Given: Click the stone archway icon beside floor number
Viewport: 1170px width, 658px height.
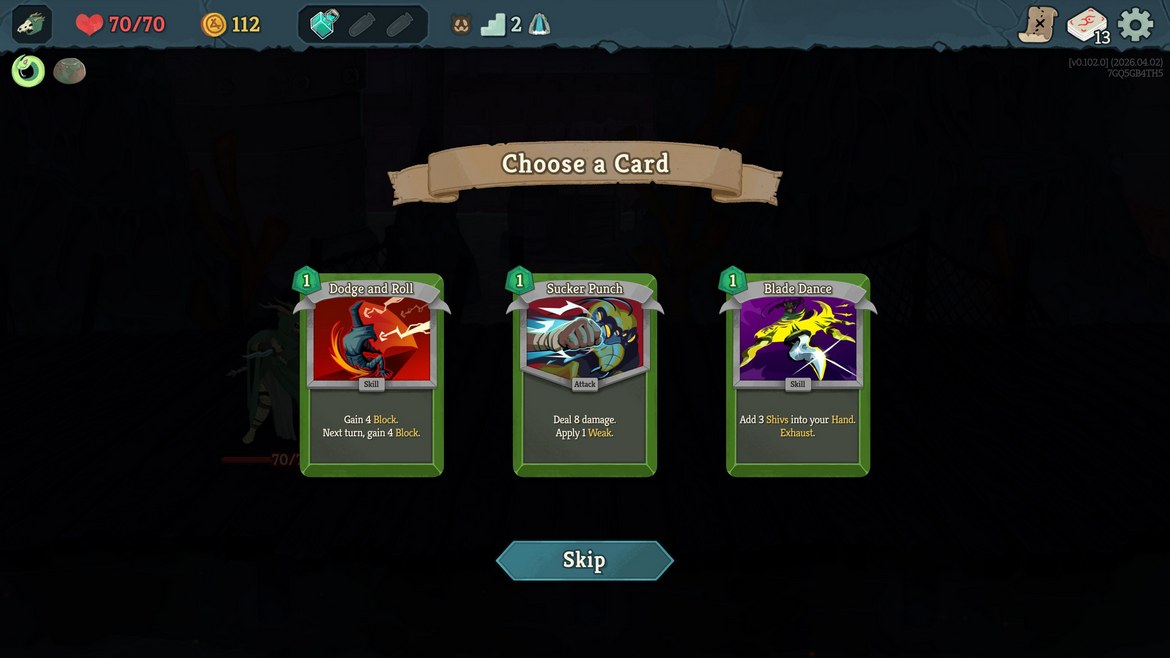Looking at the screenshot, I should [x=539, y=25].
